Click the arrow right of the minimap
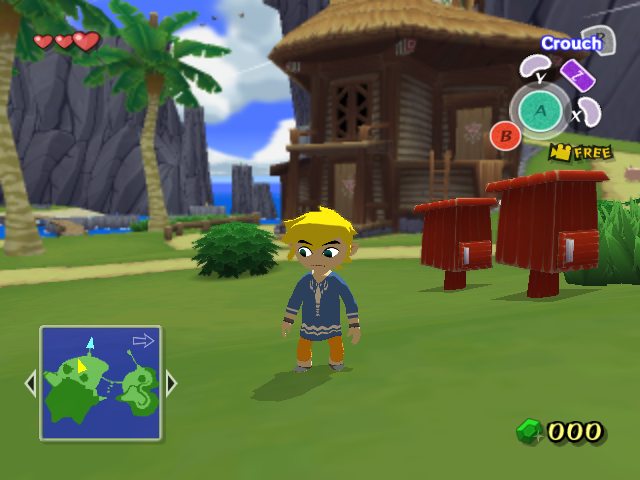Image resolution: width=640 pixels, height=480 pixels. coord(171,383)
